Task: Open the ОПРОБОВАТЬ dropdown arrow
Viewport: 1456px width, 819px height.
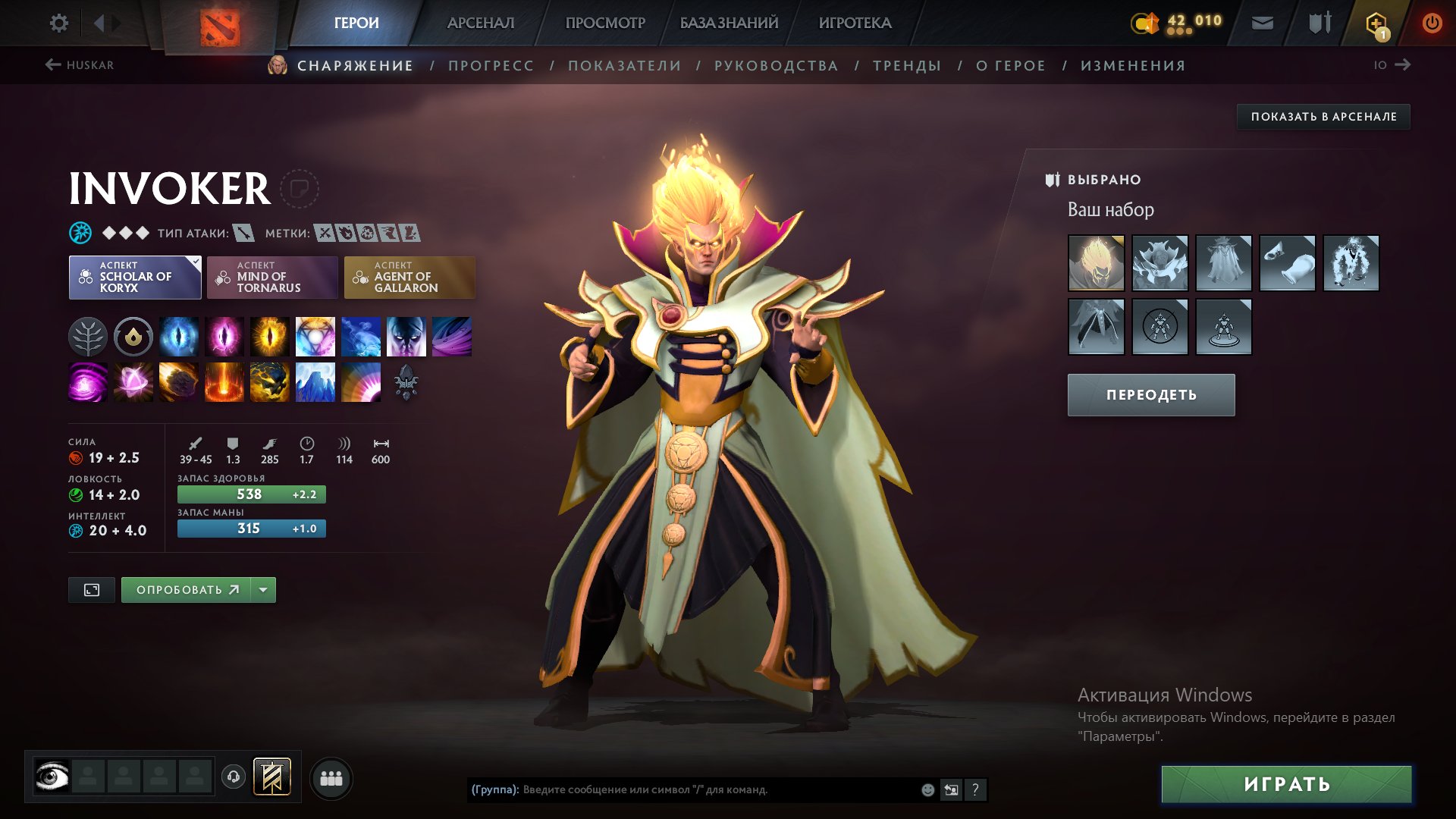Action: [x=263, y=589]
